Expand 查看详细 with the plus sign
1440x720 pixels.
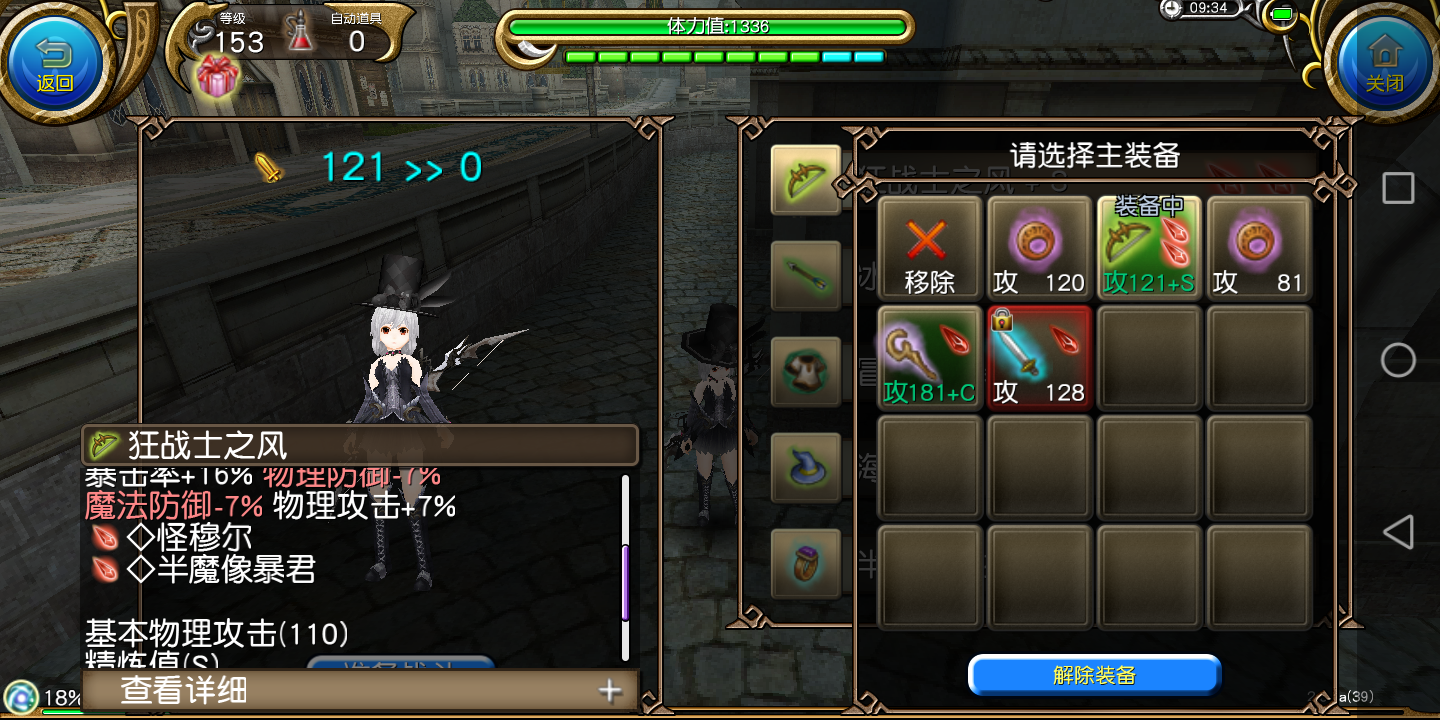coord(608,690)
